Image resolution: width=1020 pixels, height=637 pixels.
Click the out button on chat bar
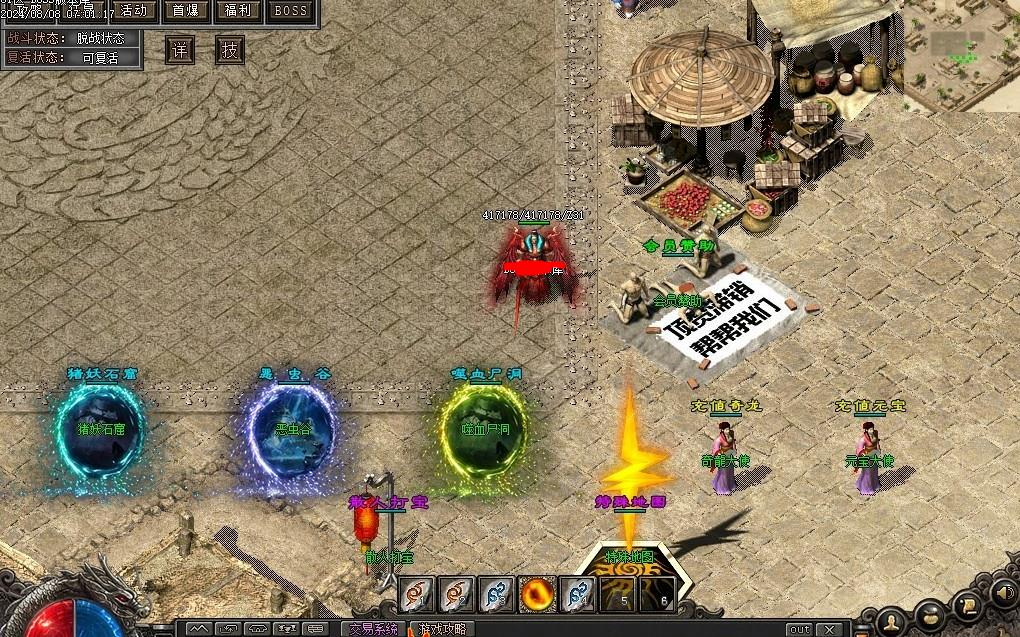pos(799,630)
